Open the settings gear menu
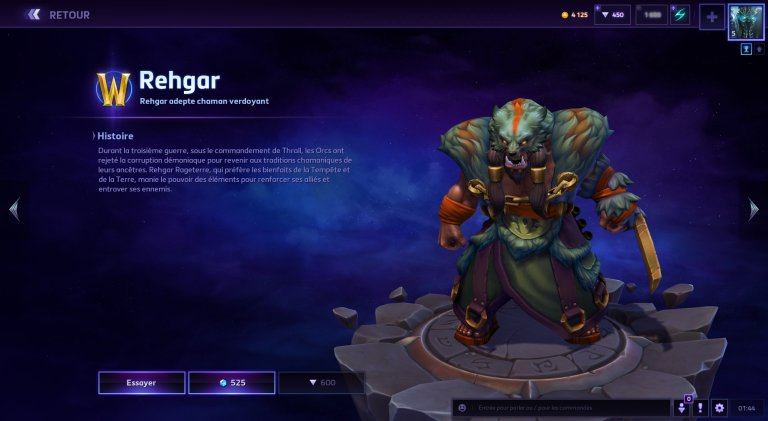 tap(719, 408)
